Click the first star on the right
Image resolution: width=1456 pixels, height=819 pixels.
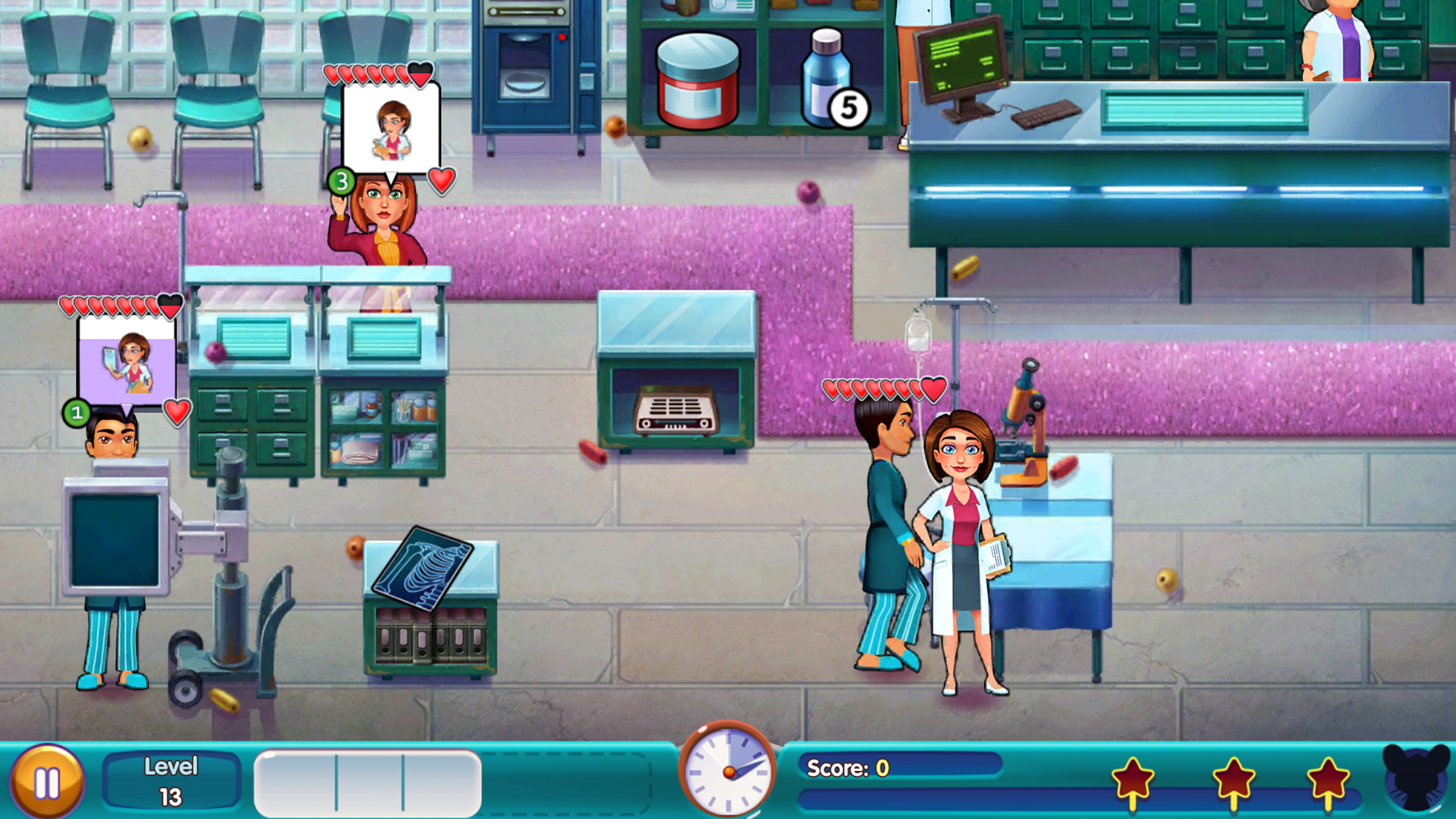click(x=1133, y=777)
